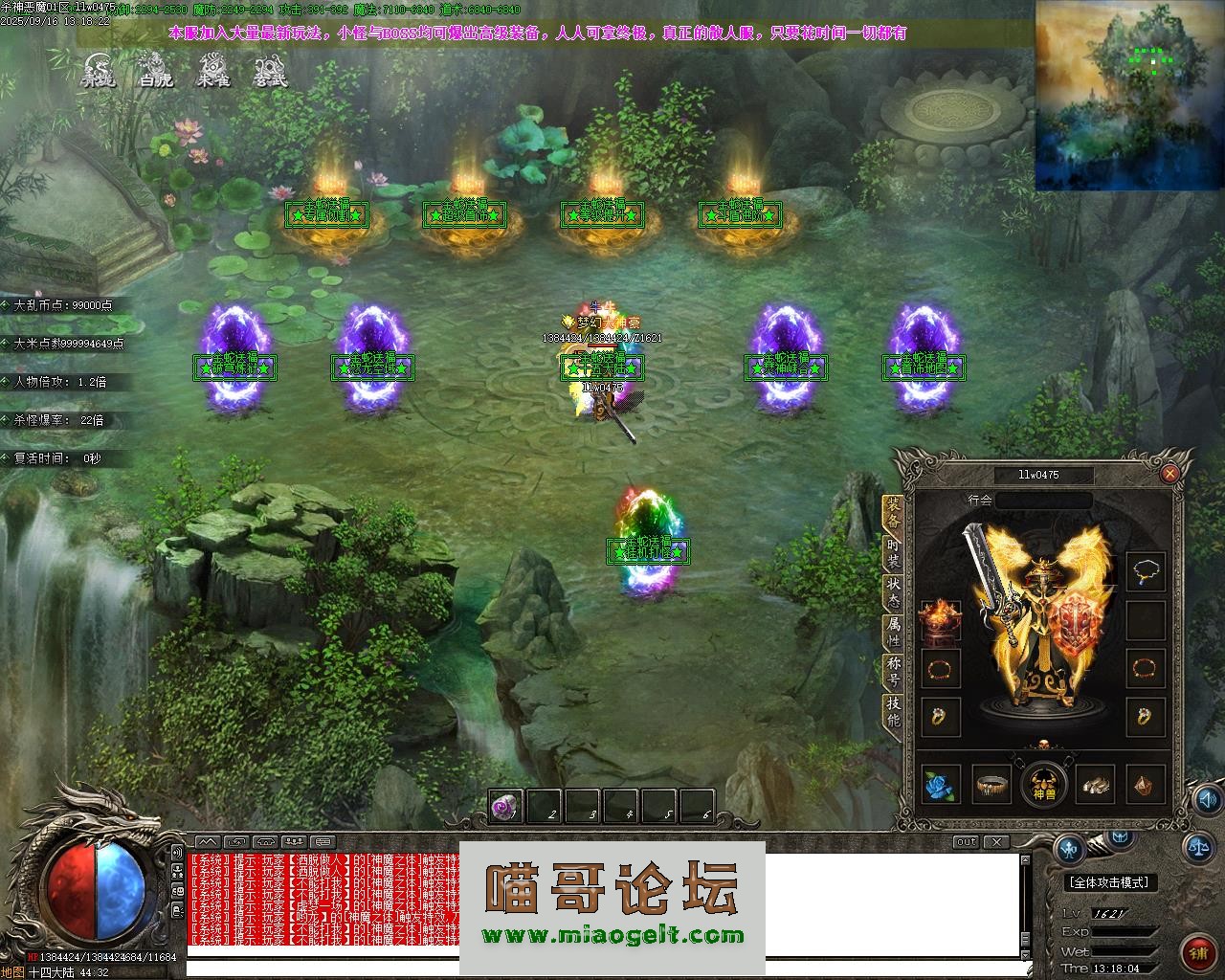Select the belt equipment slot
Screen dimensions: 1225x980
coord(991,786)
